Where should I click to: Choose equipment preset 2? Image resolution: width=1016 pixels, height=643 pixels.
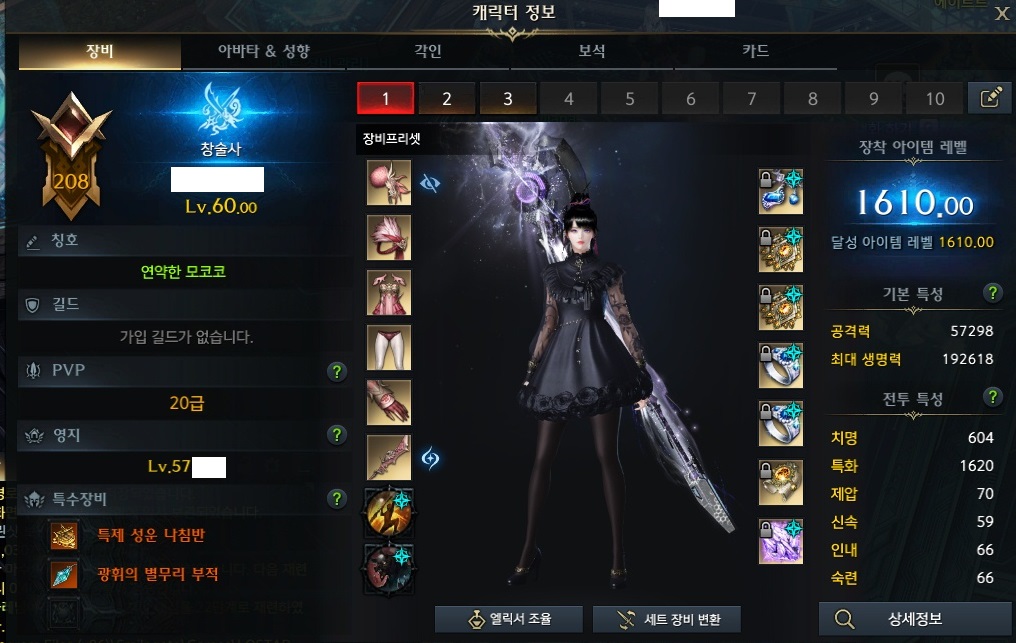point(446,98)
